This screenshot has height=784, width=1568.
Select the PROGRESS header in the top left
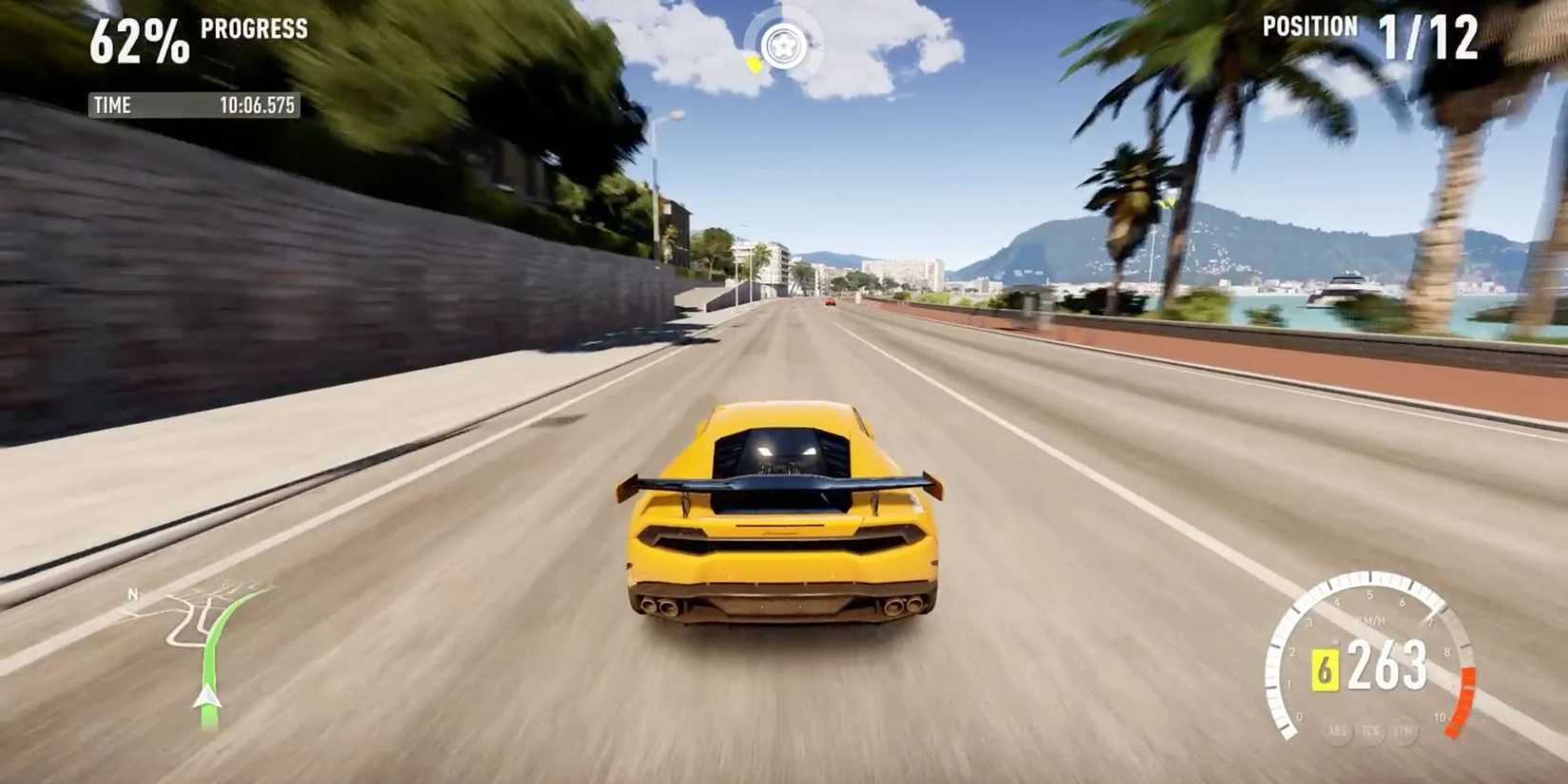pos(253,29)
